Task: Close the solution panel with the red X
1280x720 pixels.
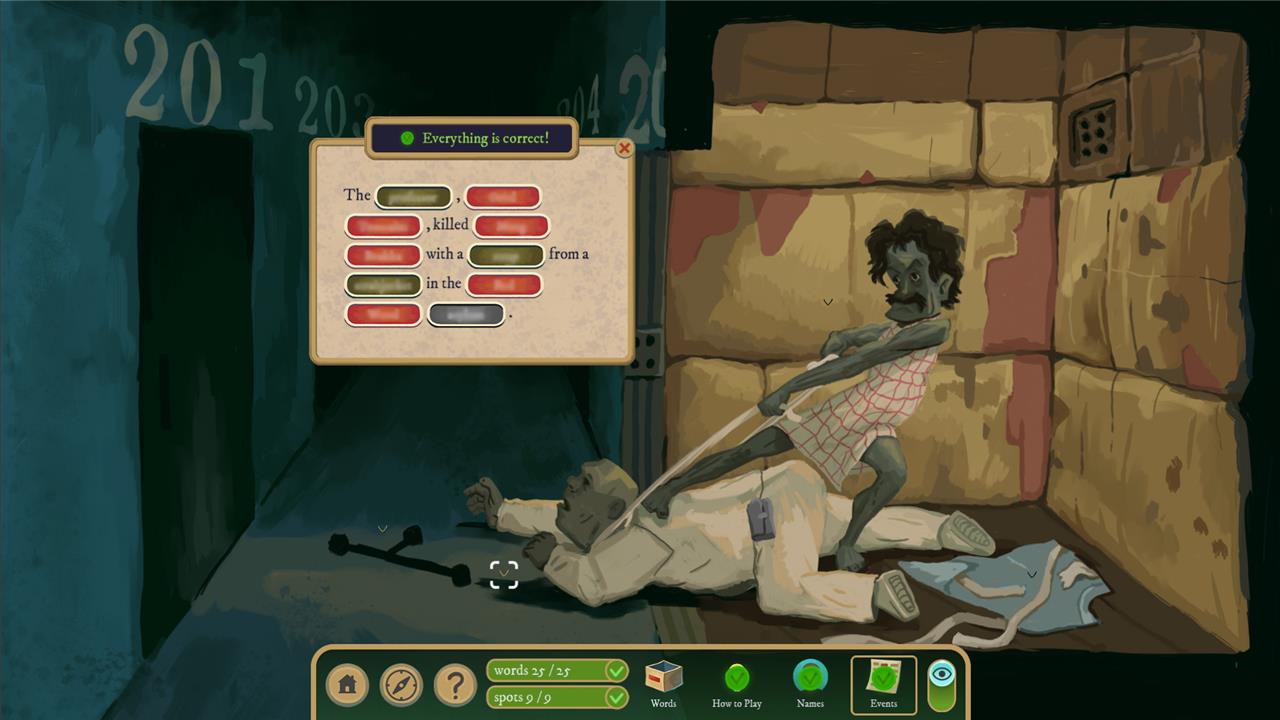Action: pos(624,148)
